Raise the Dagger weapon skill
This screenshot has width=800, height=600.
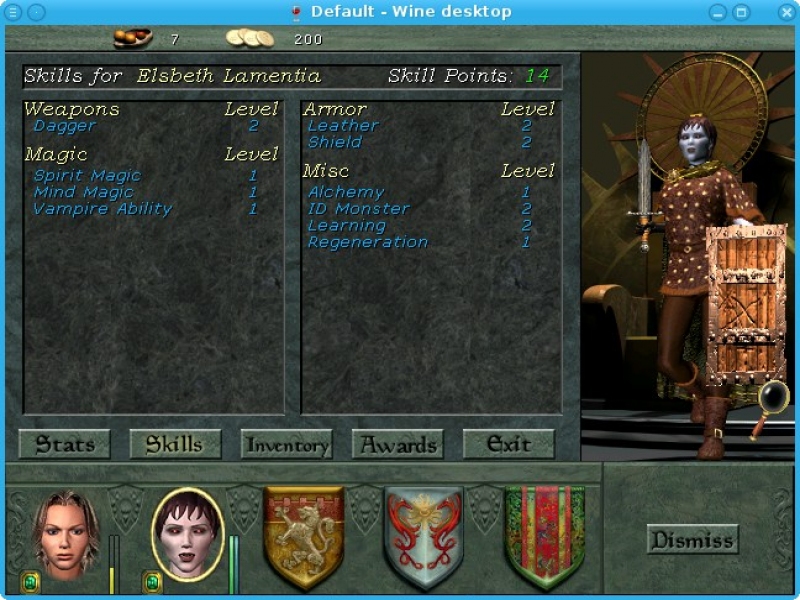click(x=65, y=126)
